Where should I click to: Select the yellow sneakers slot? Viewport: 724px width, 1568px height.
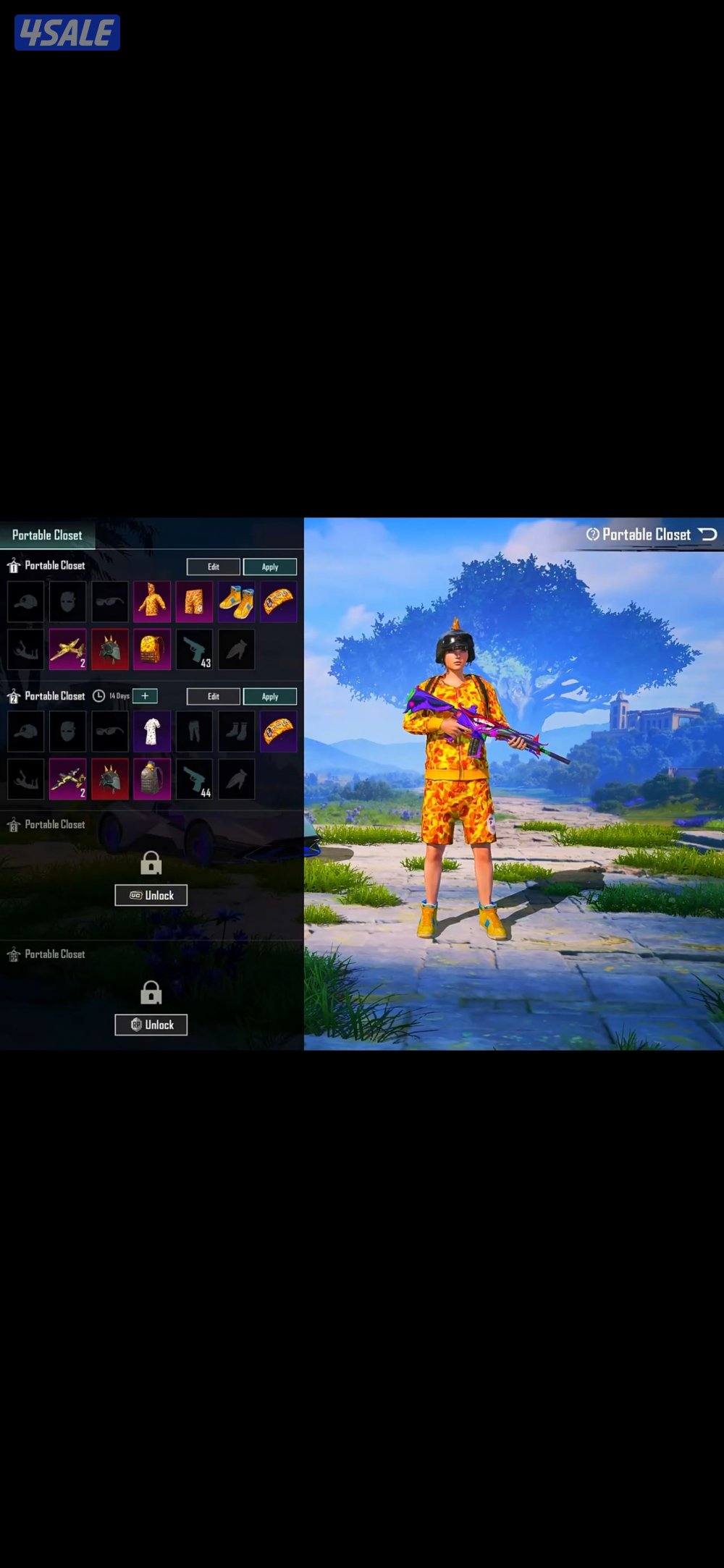237,601
